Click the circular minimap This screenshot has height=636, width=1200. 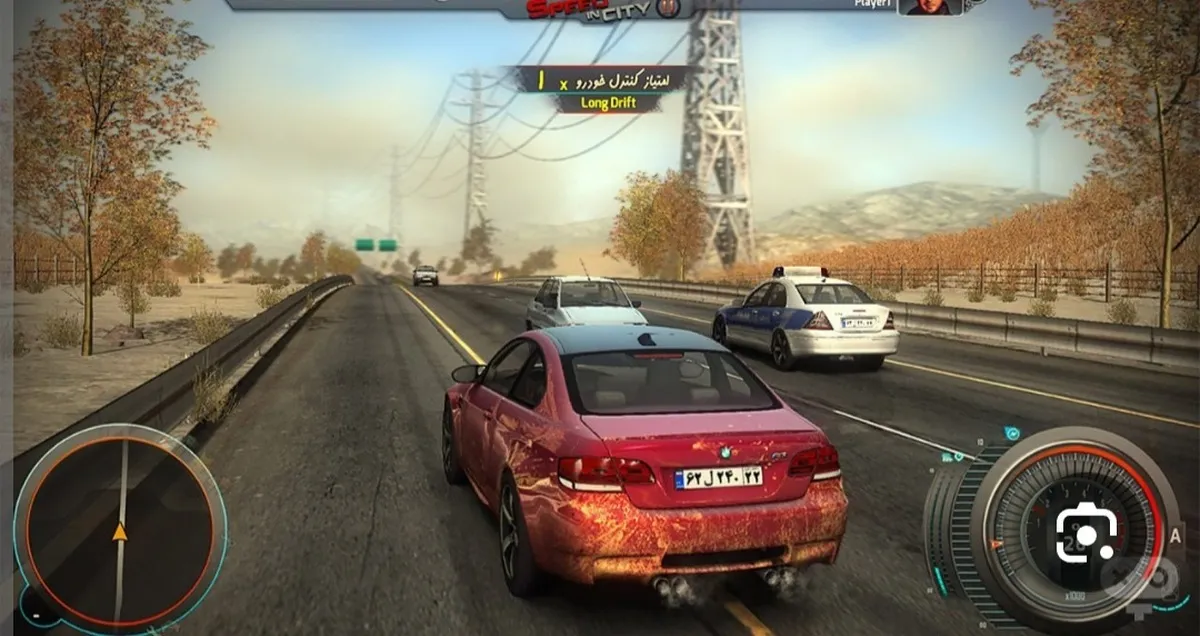click(120, 529)
